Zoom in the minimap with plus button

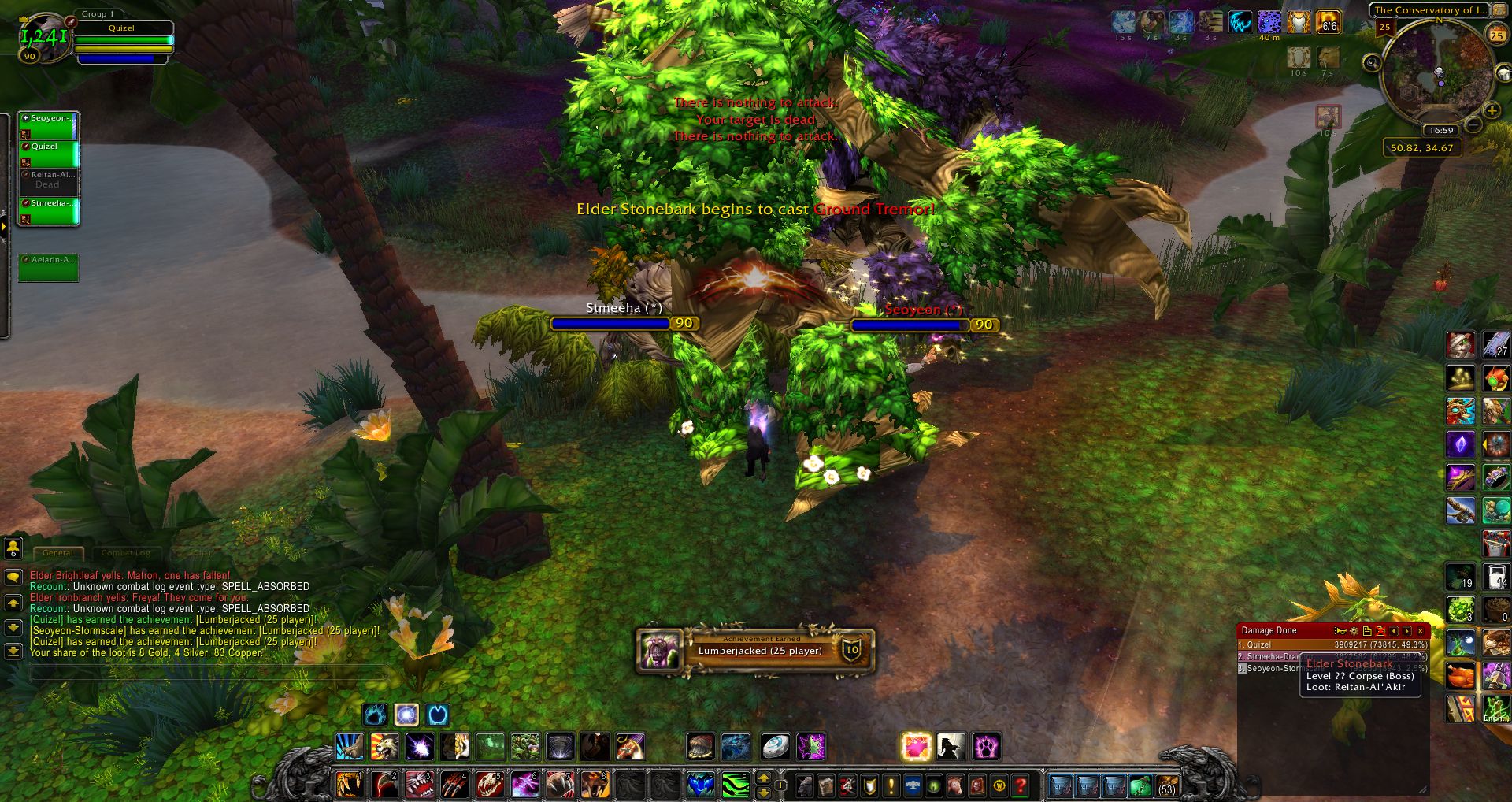click(1491, 110)
